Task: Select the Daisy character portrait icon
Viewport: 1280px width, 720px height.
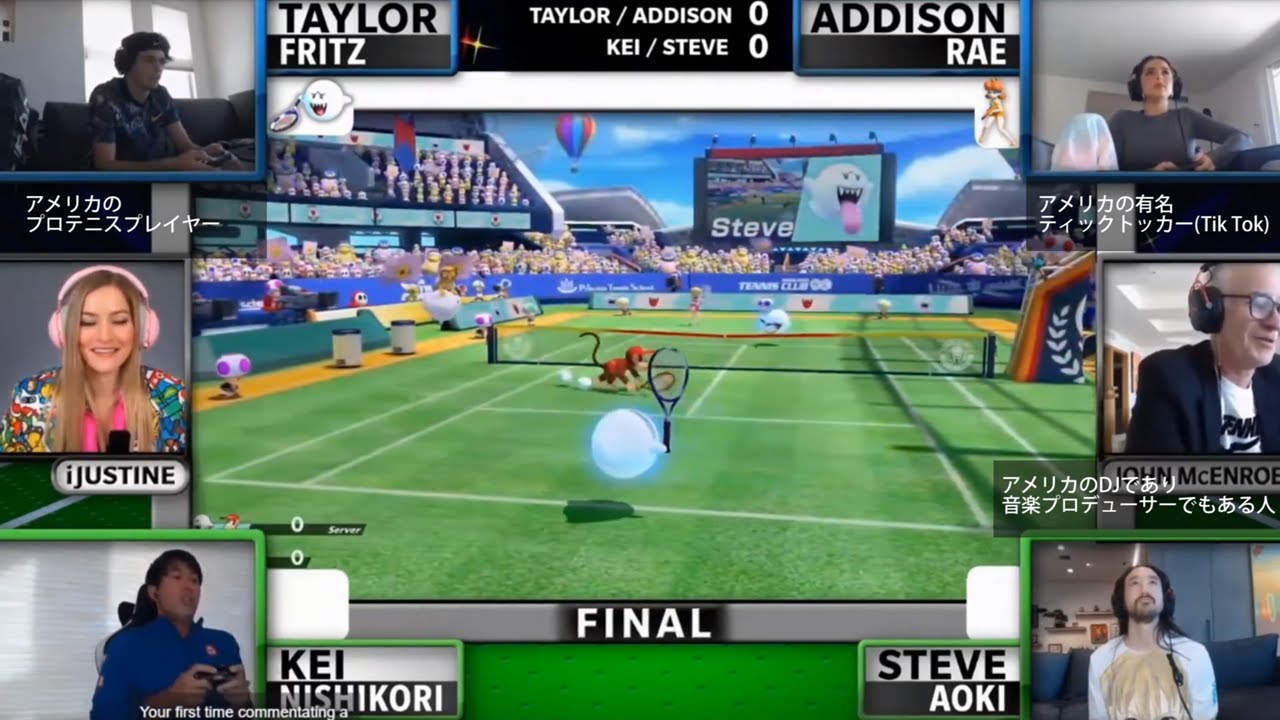Action: coord(996,112)
